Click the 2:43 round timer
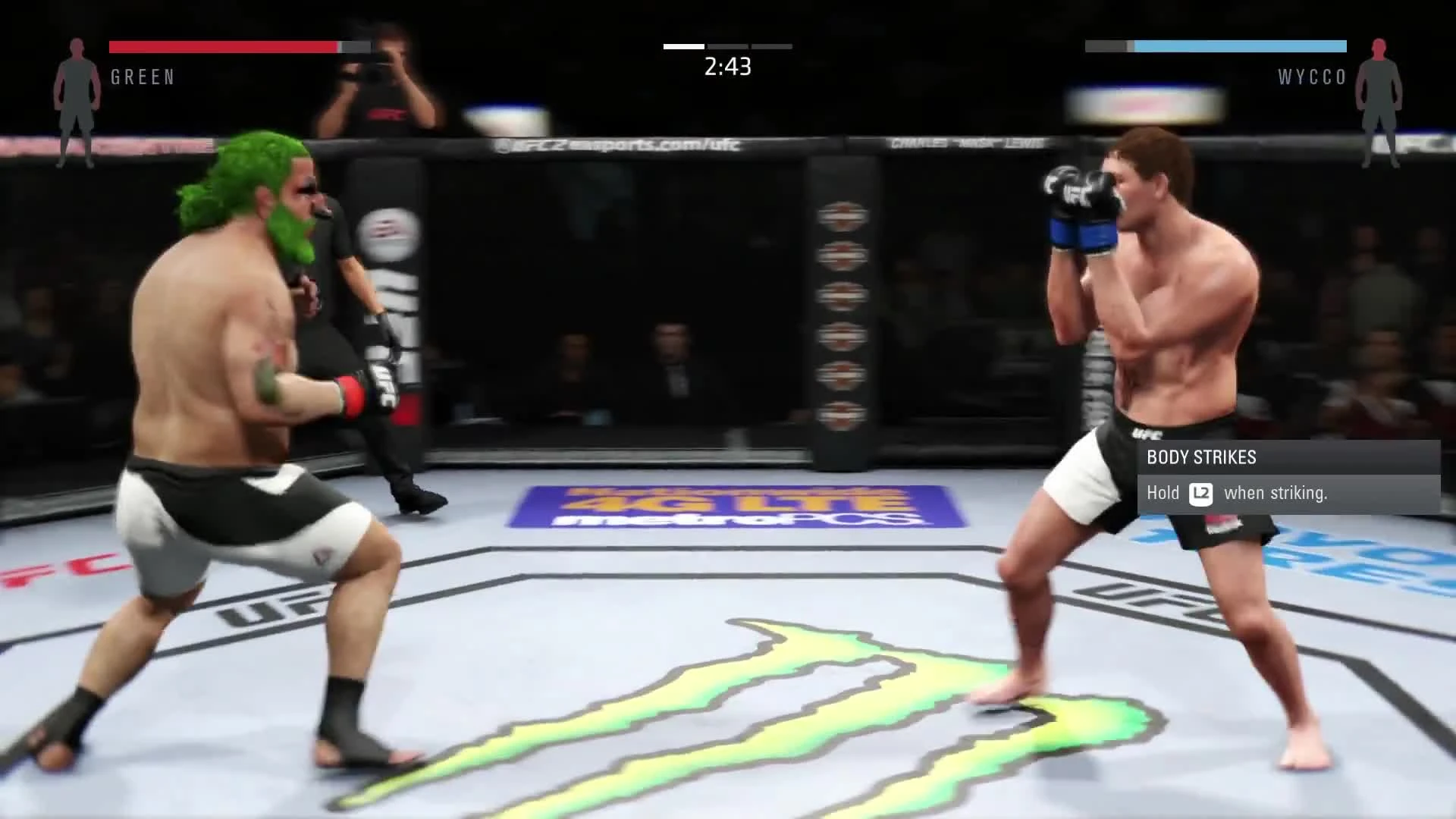The image size is (1456, 819). pos(726,68)
